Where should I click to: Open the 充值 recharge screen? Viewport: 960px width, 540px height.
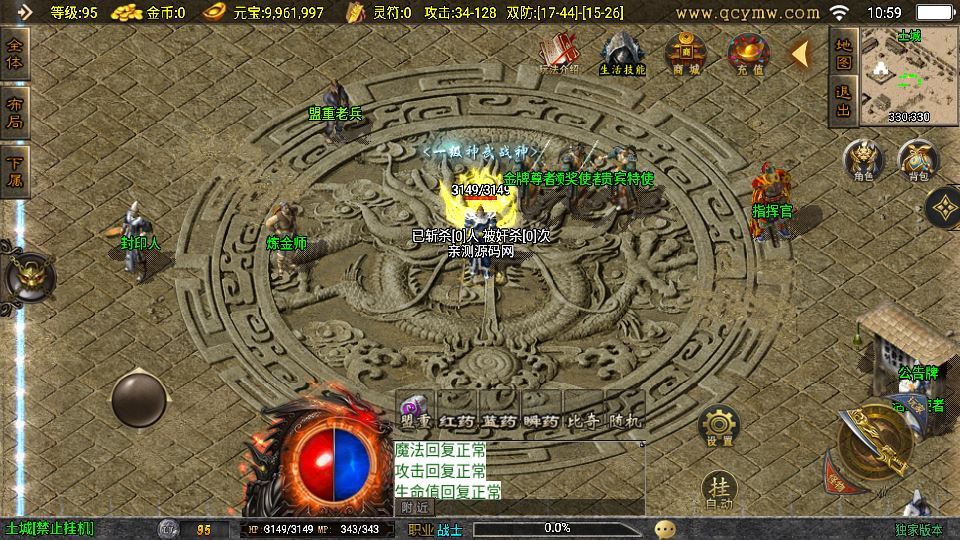(749, 53)
